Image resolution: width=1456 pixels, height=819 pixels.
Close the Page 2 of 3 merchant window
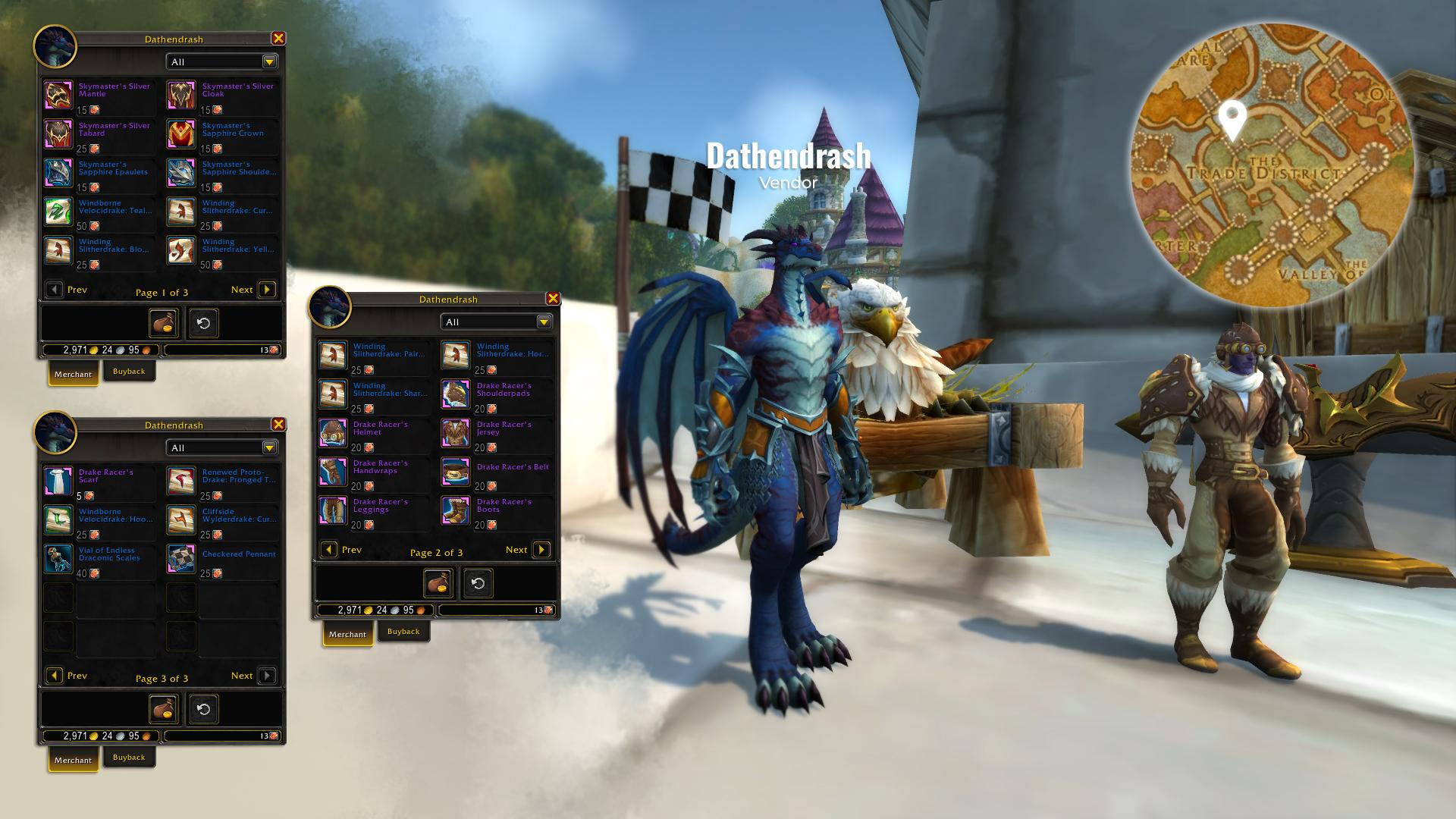(553, 299)
